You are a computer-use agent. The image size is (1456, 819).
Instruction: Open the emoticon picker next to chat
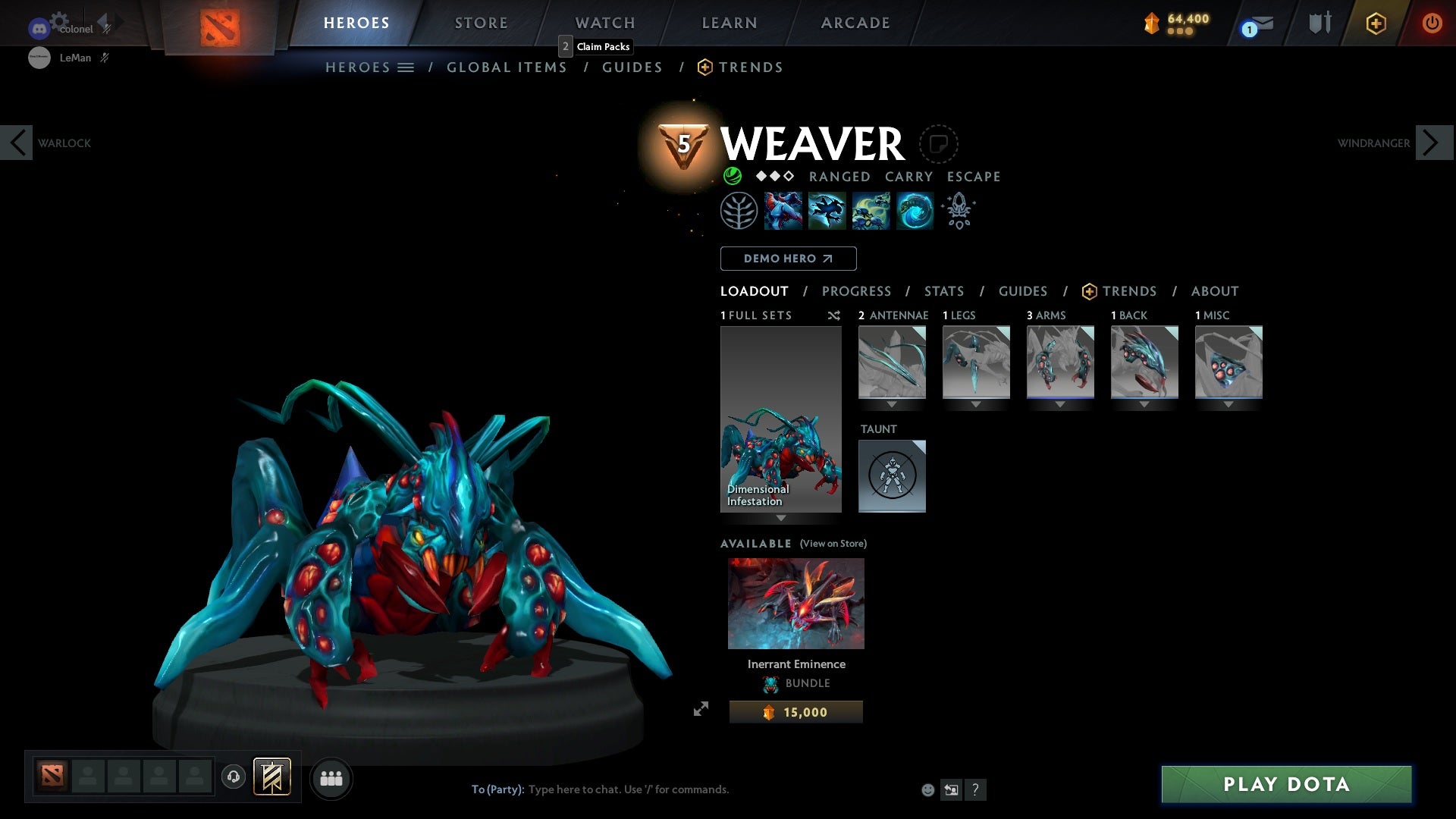[x=927, y=789]
